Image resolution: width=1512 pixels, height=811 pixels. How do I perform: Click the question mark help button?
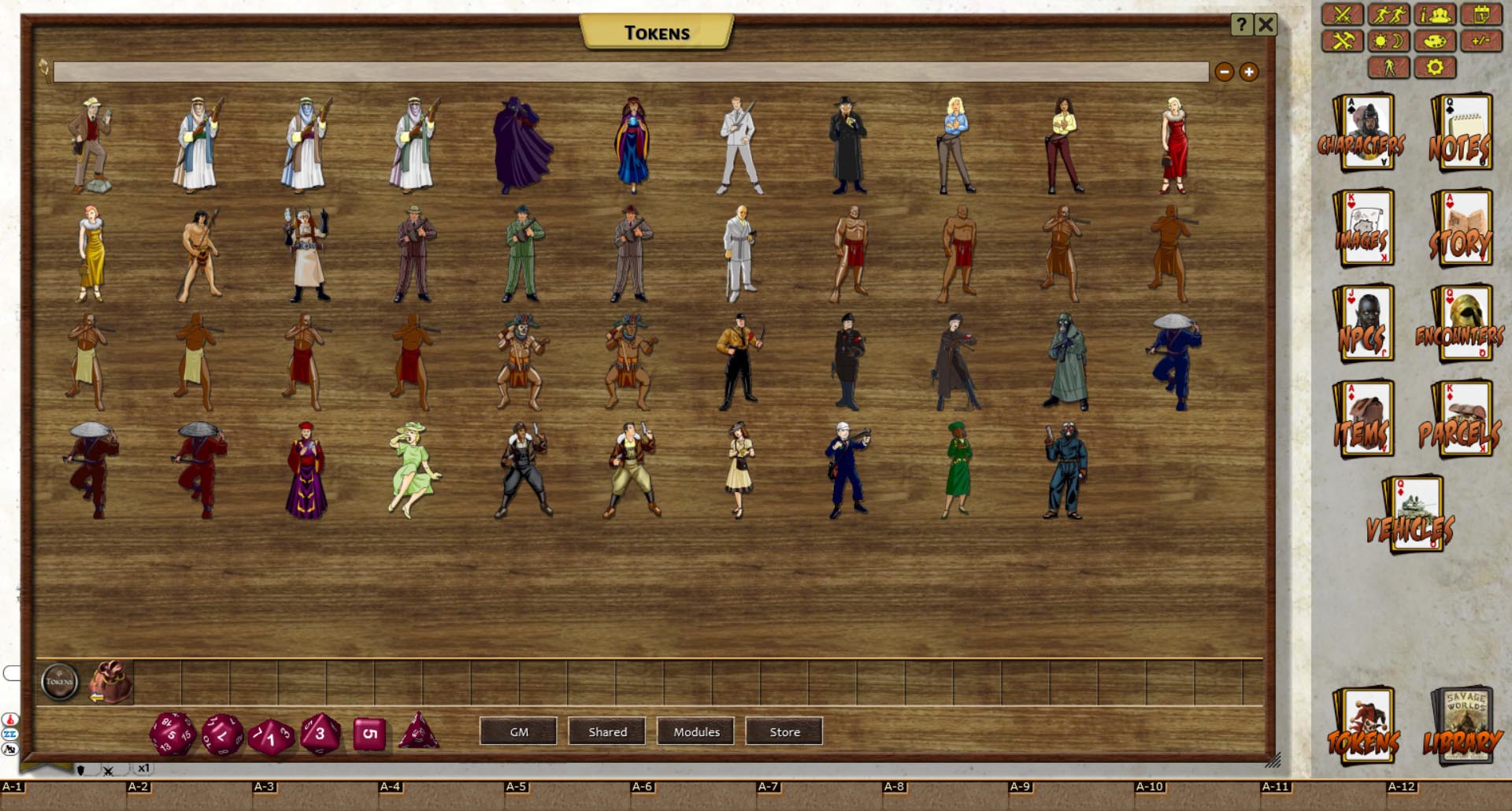[1243, 24]
